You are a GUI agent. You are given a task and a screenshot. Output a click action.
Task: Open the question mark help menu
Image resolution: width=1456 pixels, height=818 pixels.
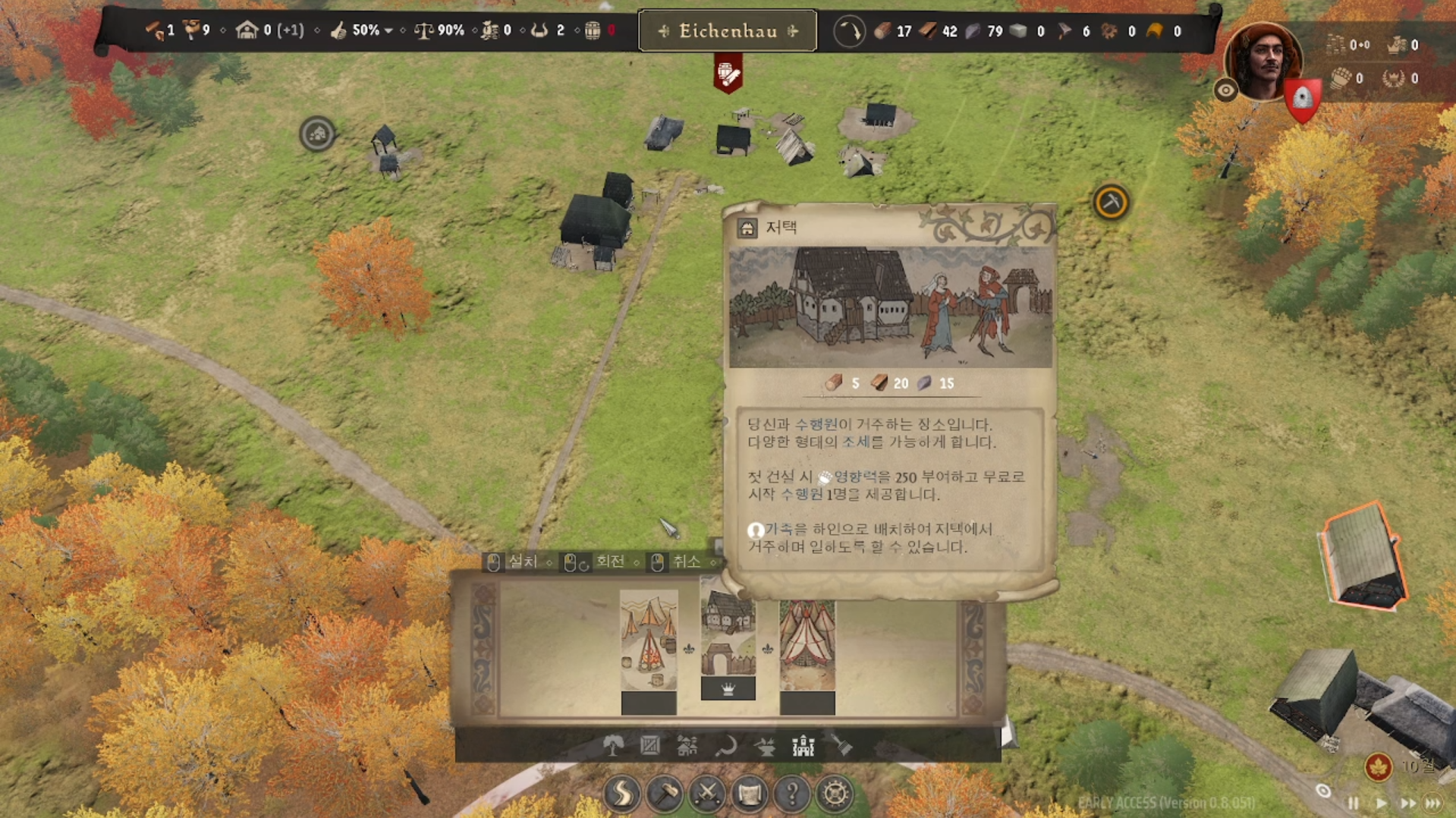[x=792, y=794]
